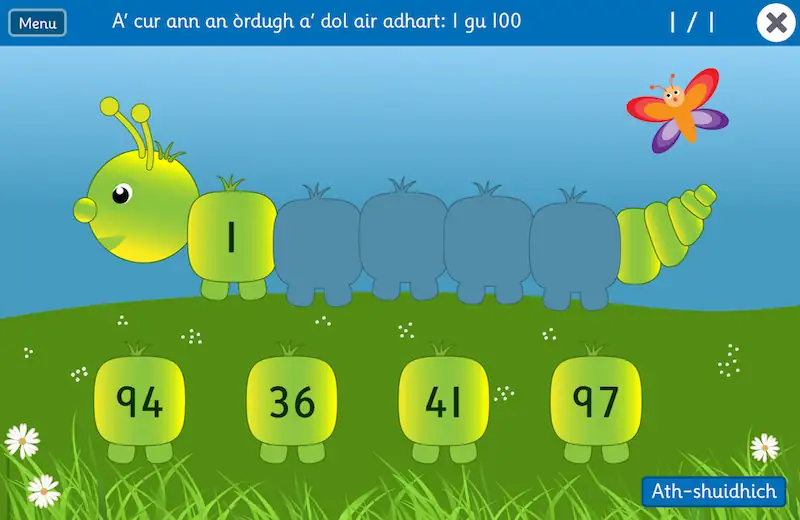This screenshot has height=520, width=800.
Task: Choose the number 36 tile
Action: (292, 402)
